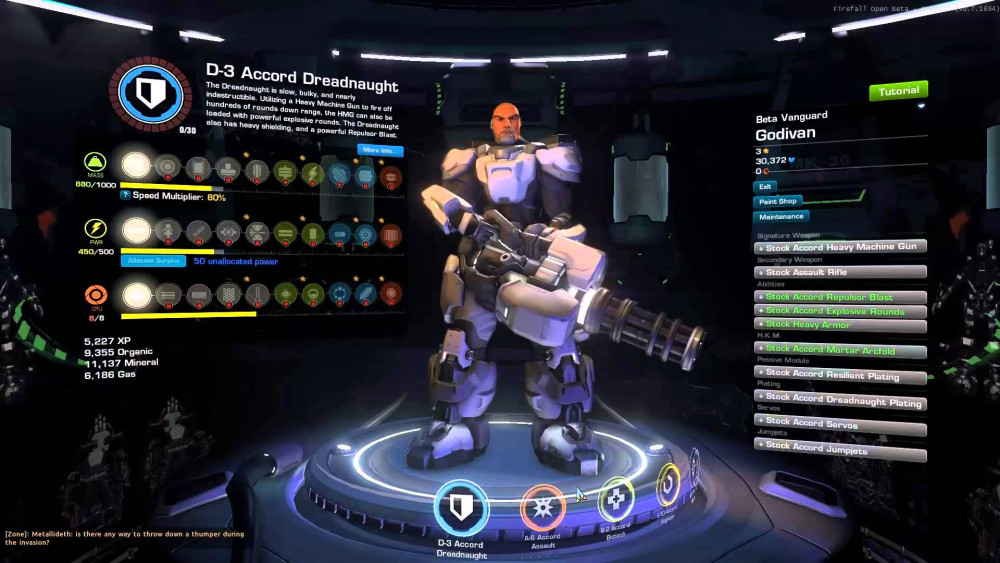Viewport: 1000px width, 563px height.
Task: Select the A-6 Accord Assault battleframe
Action: [x=543, y=507]
